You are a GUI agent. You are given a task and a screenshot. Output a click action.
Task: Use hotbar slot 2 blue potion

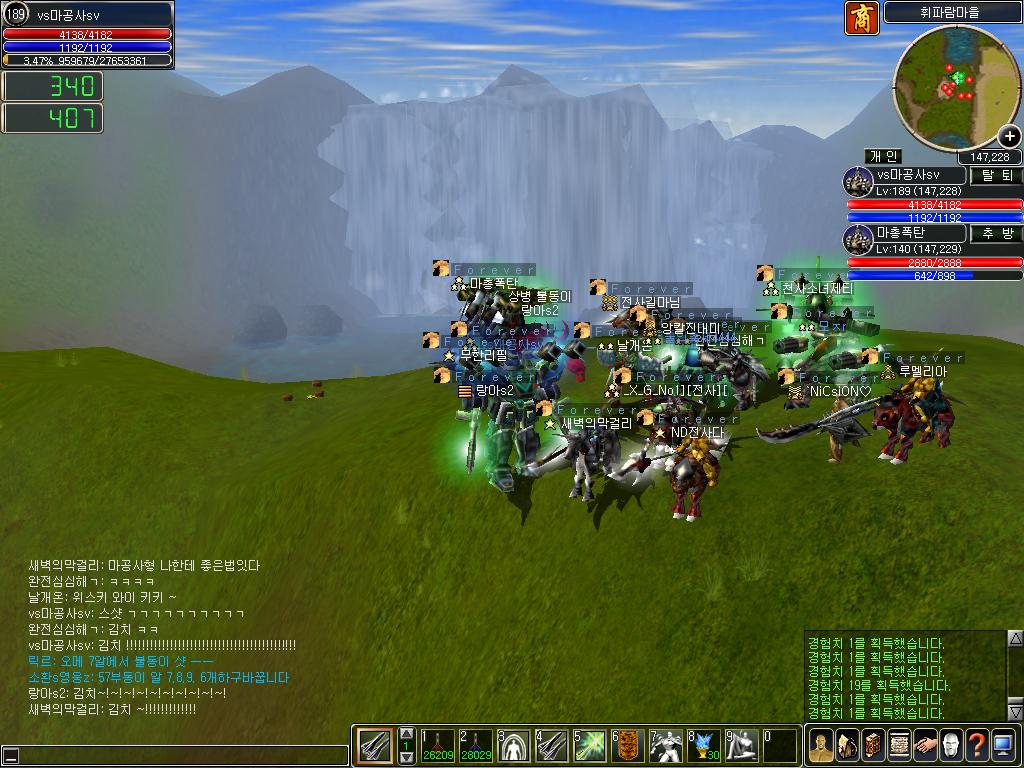coord(476,746)
